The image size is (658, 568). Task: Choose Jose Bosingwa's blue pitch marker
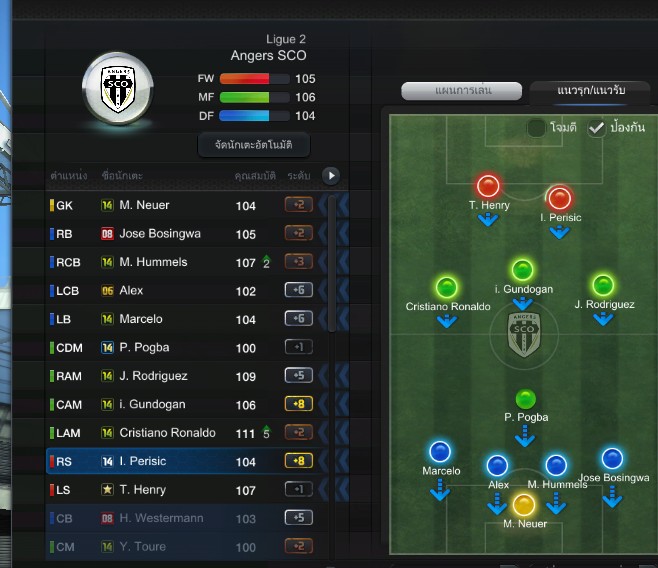click(611, 458)
